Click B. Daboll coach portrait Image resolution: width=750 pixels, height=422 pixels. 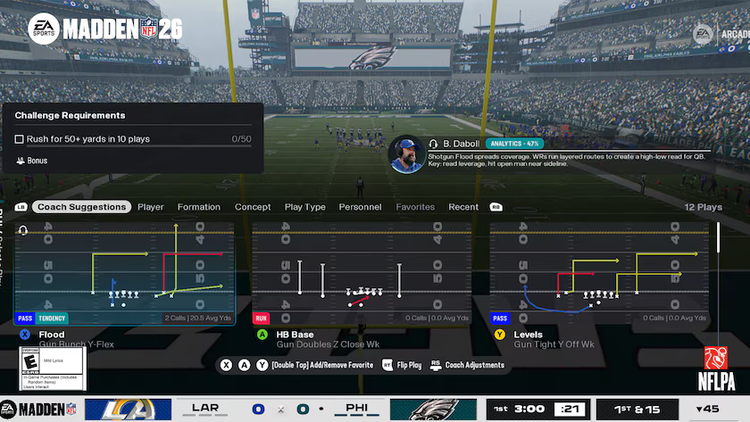405,155
